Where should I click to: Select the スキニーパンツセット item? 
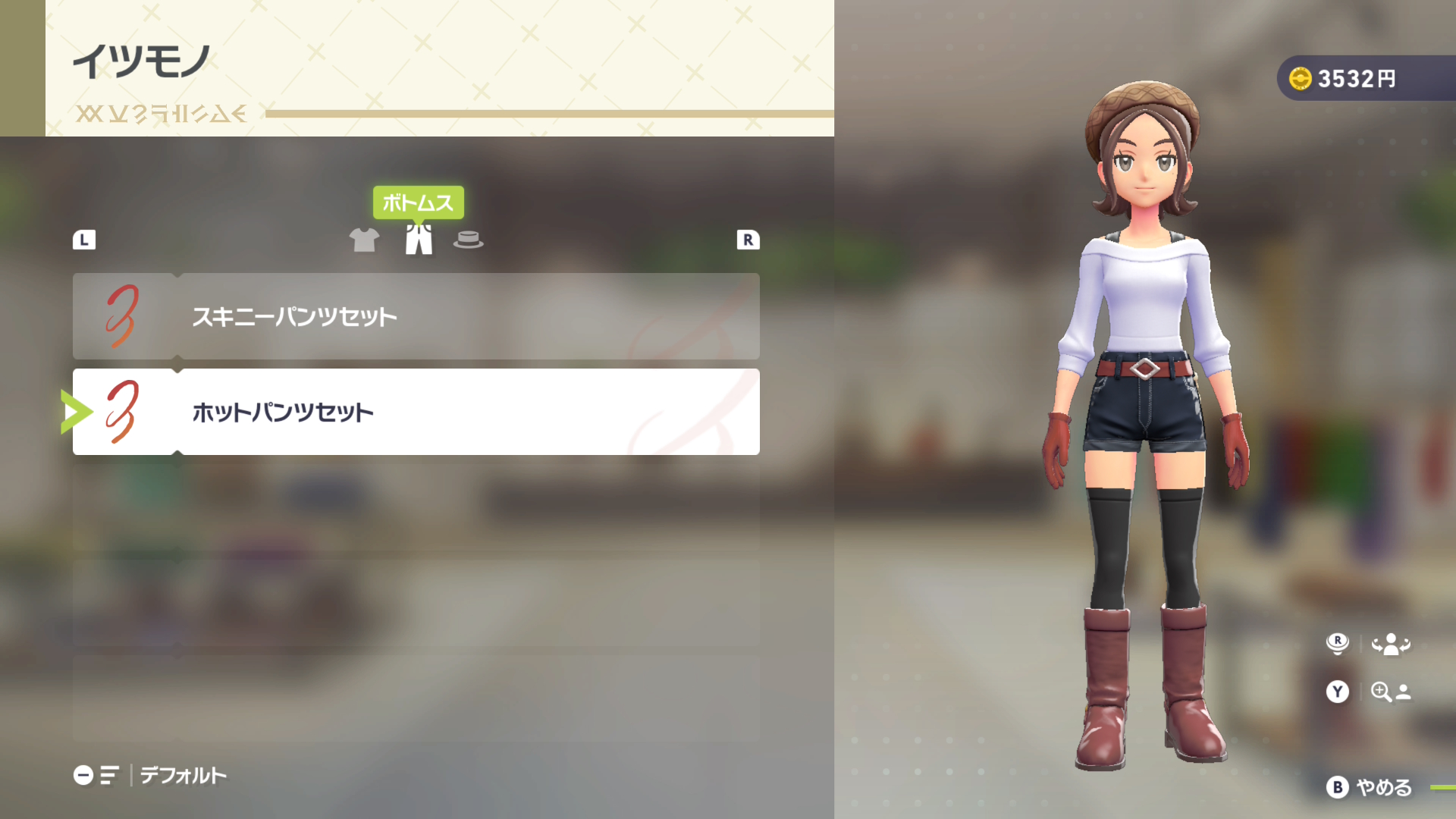pos(416,316)
